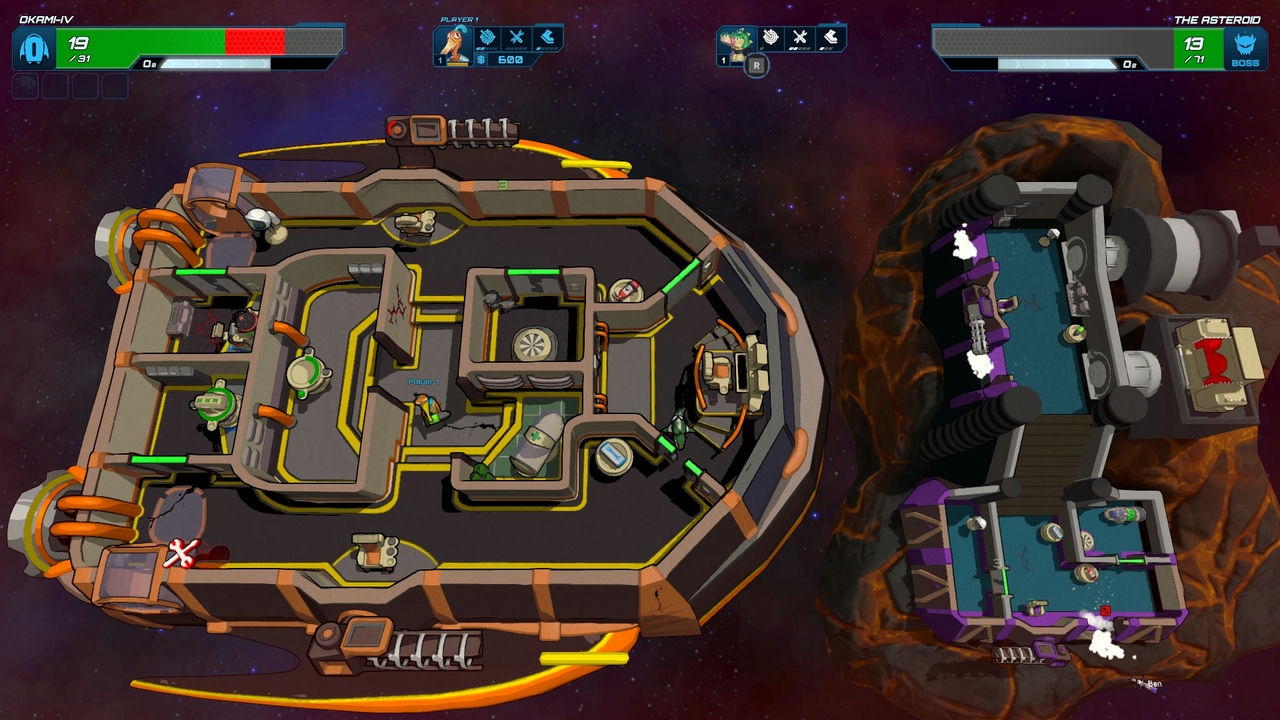Click the crocodile's white gunnery target skill

770,39
